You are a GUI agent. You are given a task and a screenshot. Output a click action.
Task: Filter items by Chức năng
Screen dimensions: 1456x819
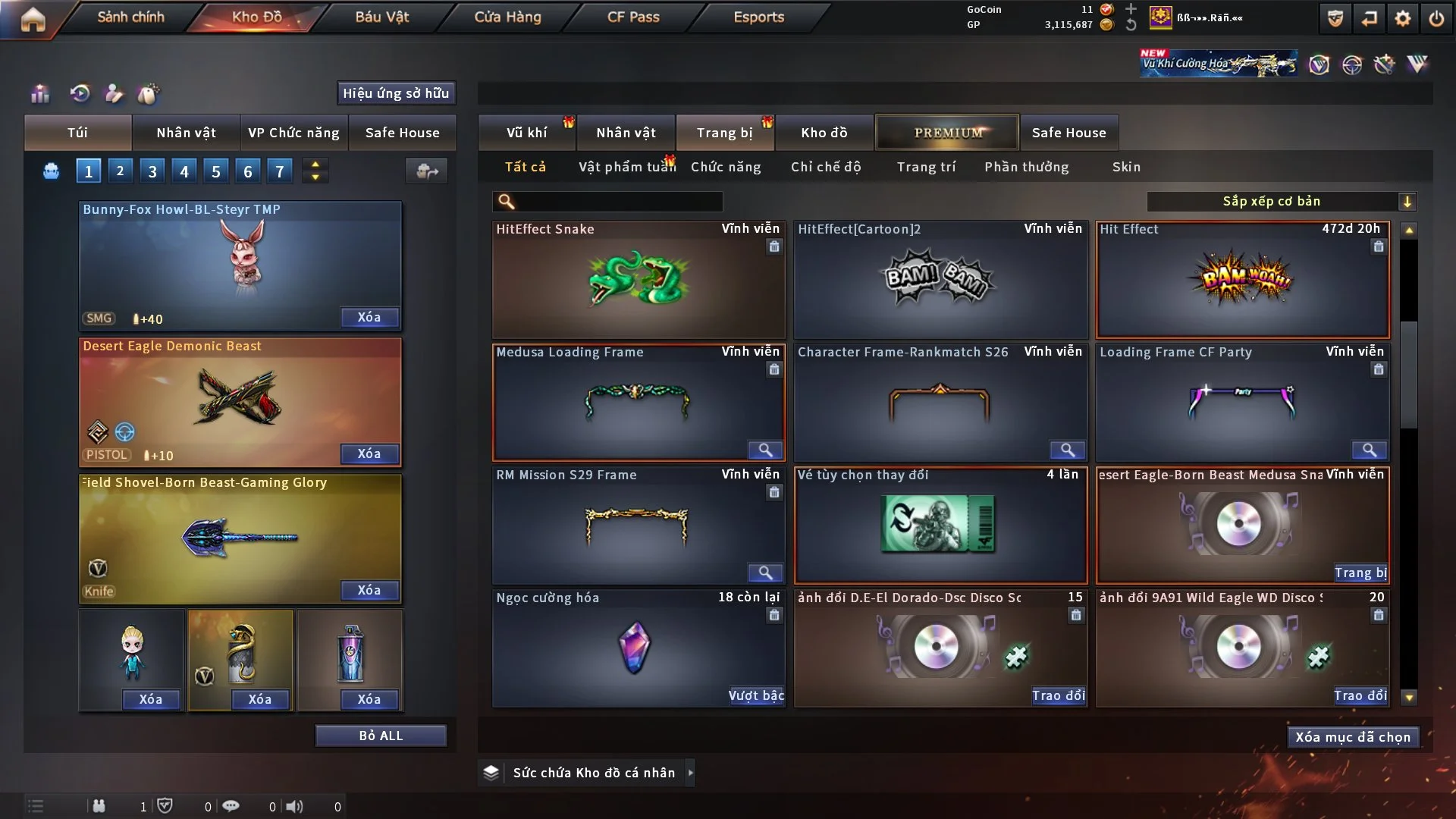tap(726, 167)
